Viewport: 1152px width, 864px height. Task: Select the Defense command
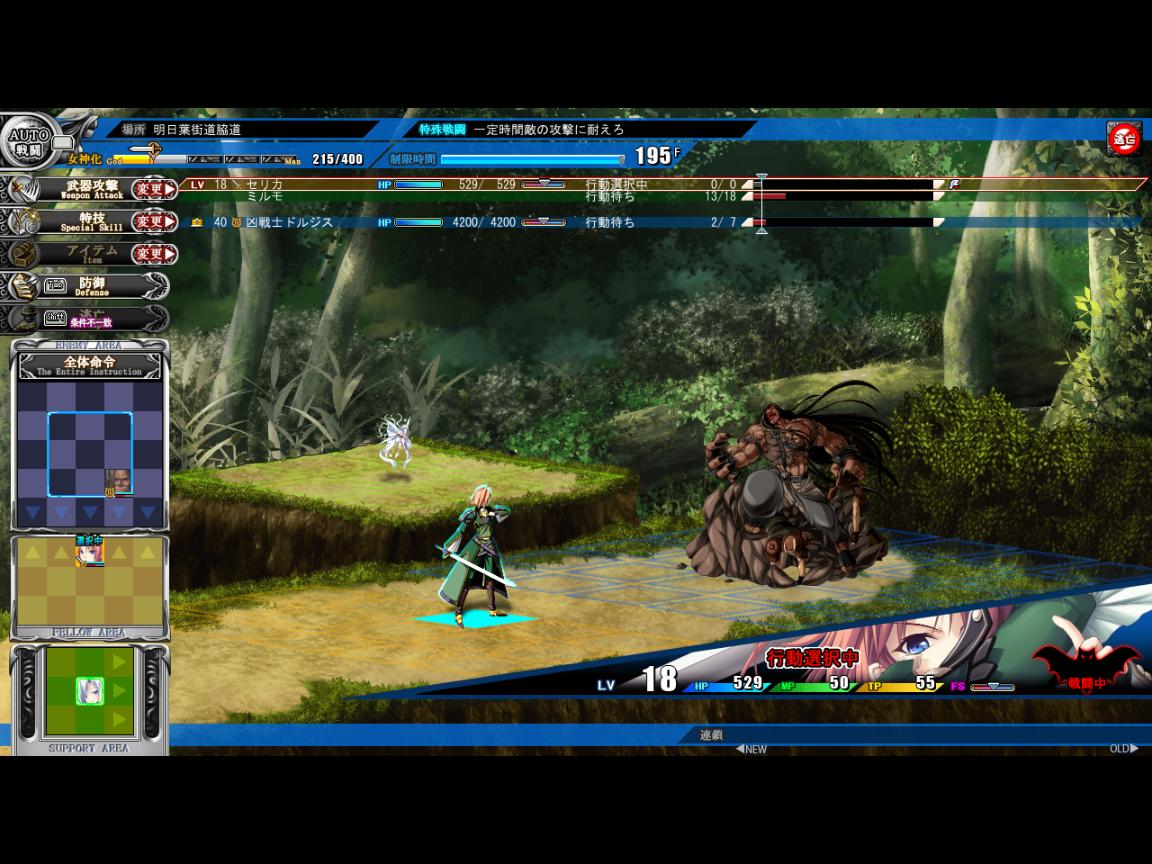(92, 286)
